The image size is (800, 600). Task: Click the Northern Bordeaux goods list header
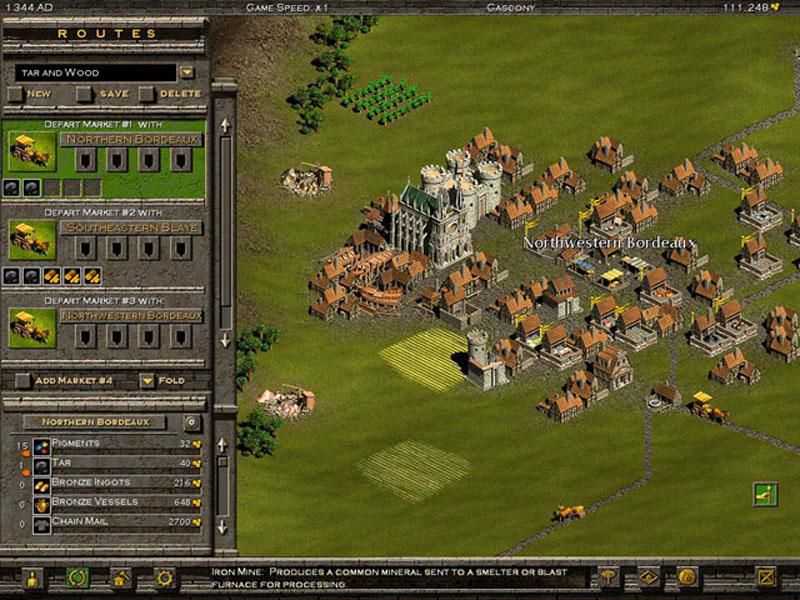pyautogui.click(x=95, y=422)
